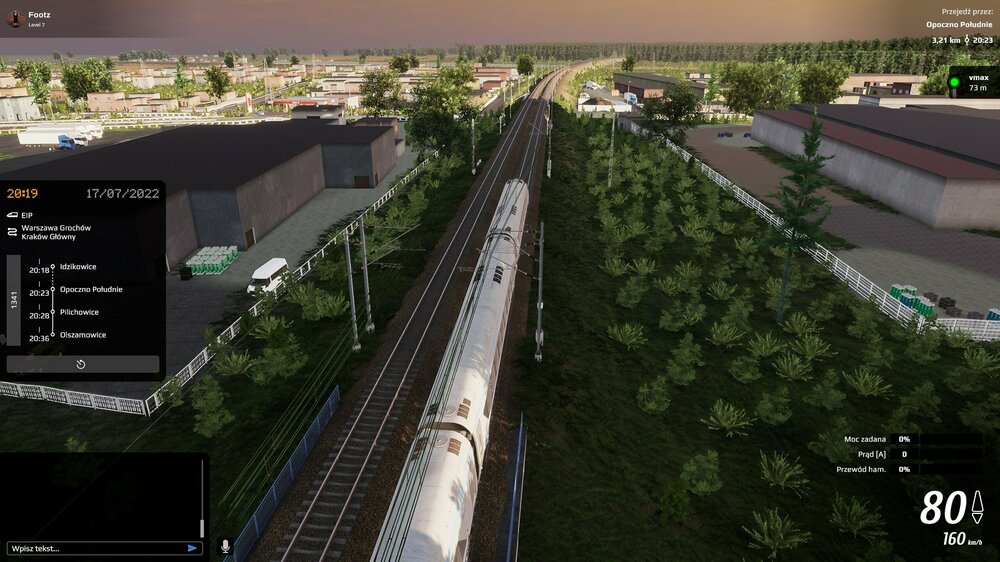Select the Opoczno Południe timetable stop

coord(91,290)
